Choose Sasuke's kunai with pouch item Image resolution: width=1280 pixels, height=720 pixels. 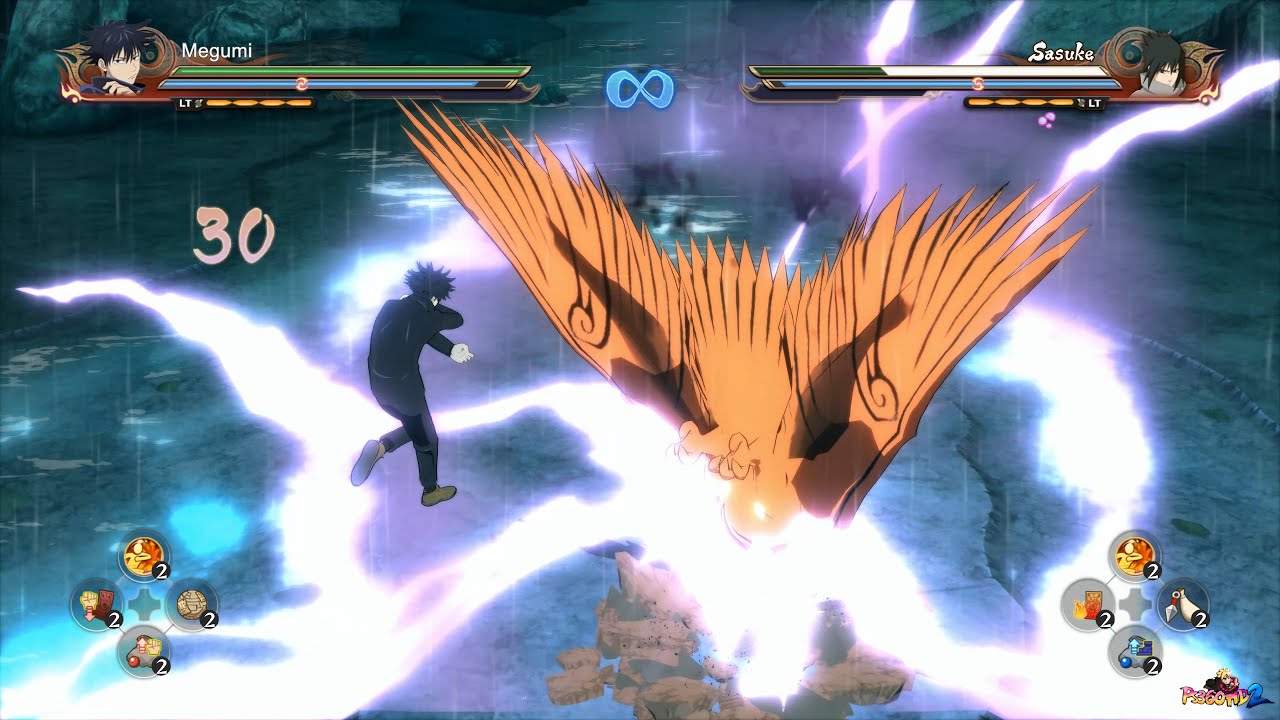(x=1182, y=605)
